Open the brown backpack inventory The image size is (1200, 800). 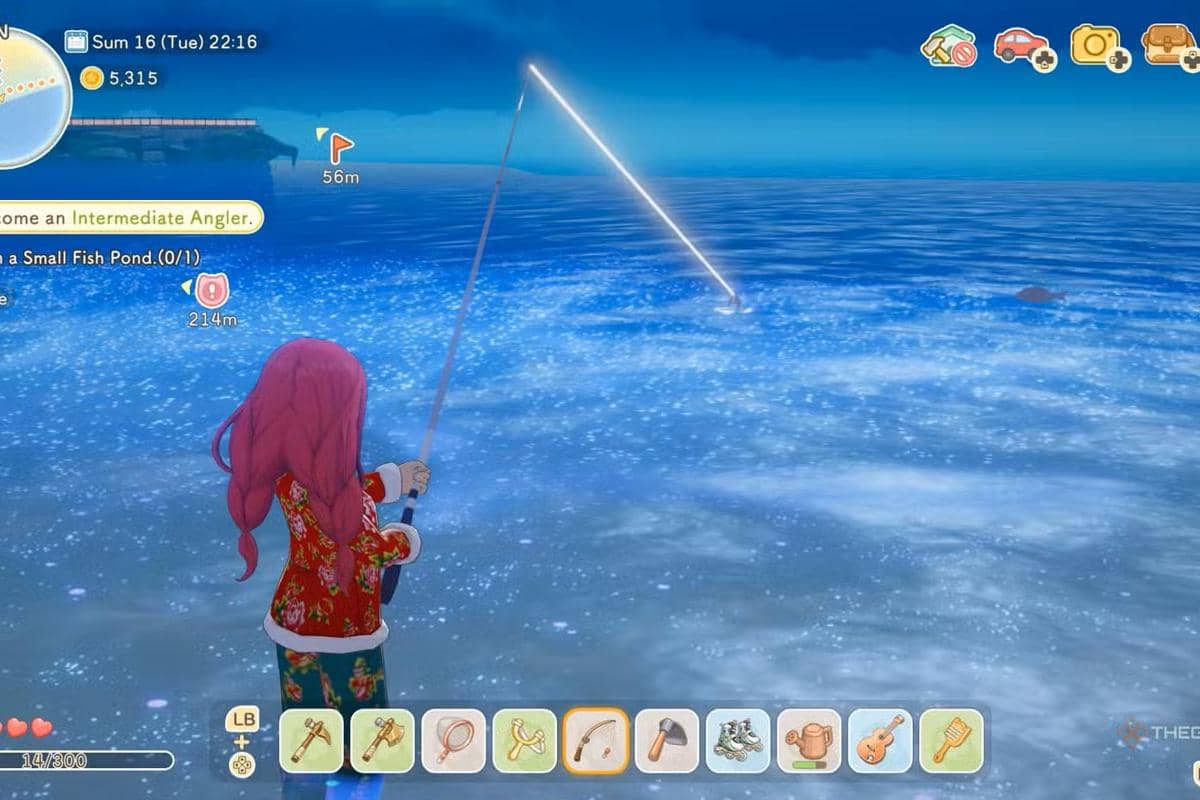pos(1167,45)
